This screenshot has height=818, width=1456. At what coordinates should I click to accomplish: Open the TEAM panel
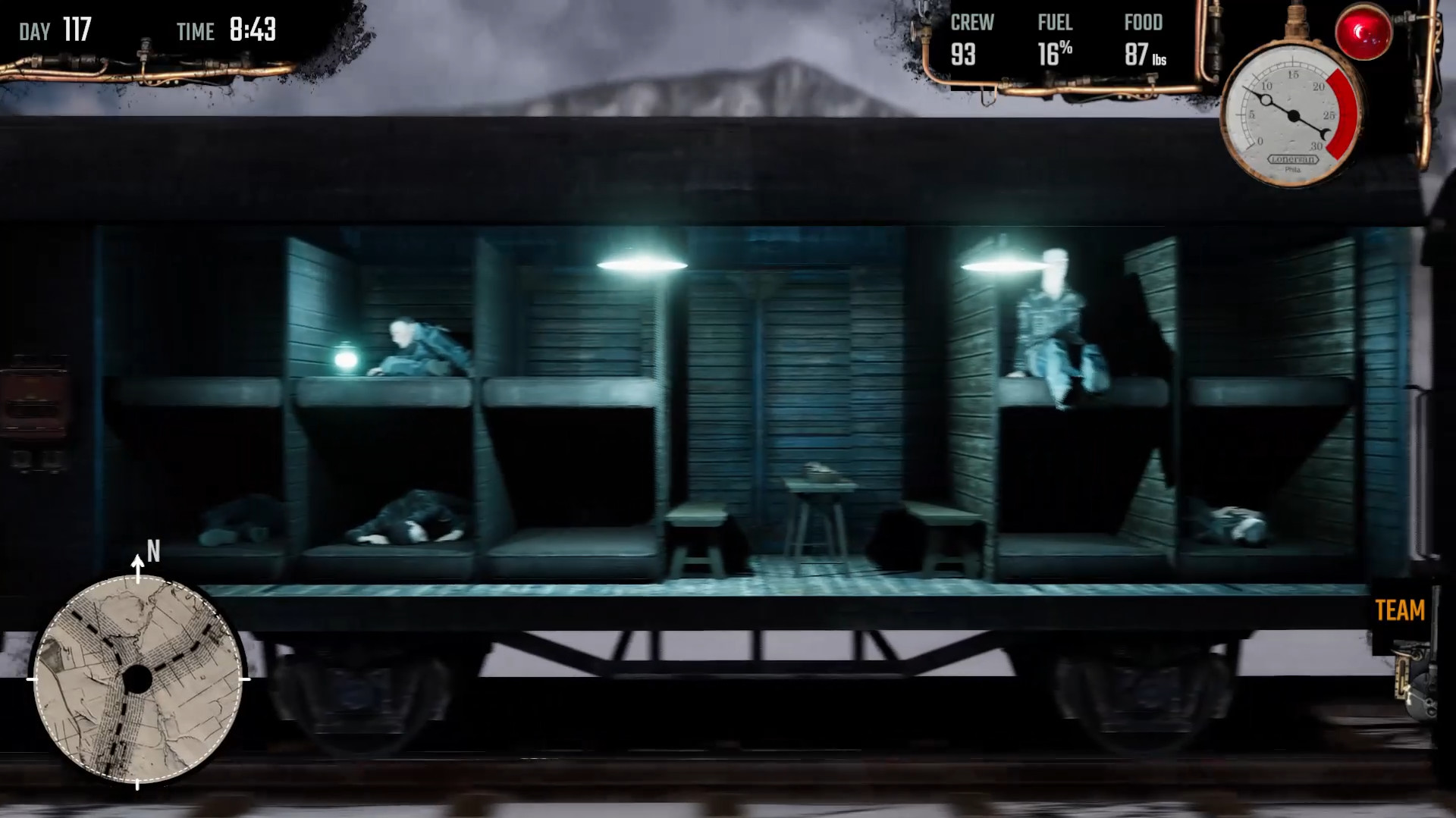pos(1402,610)
